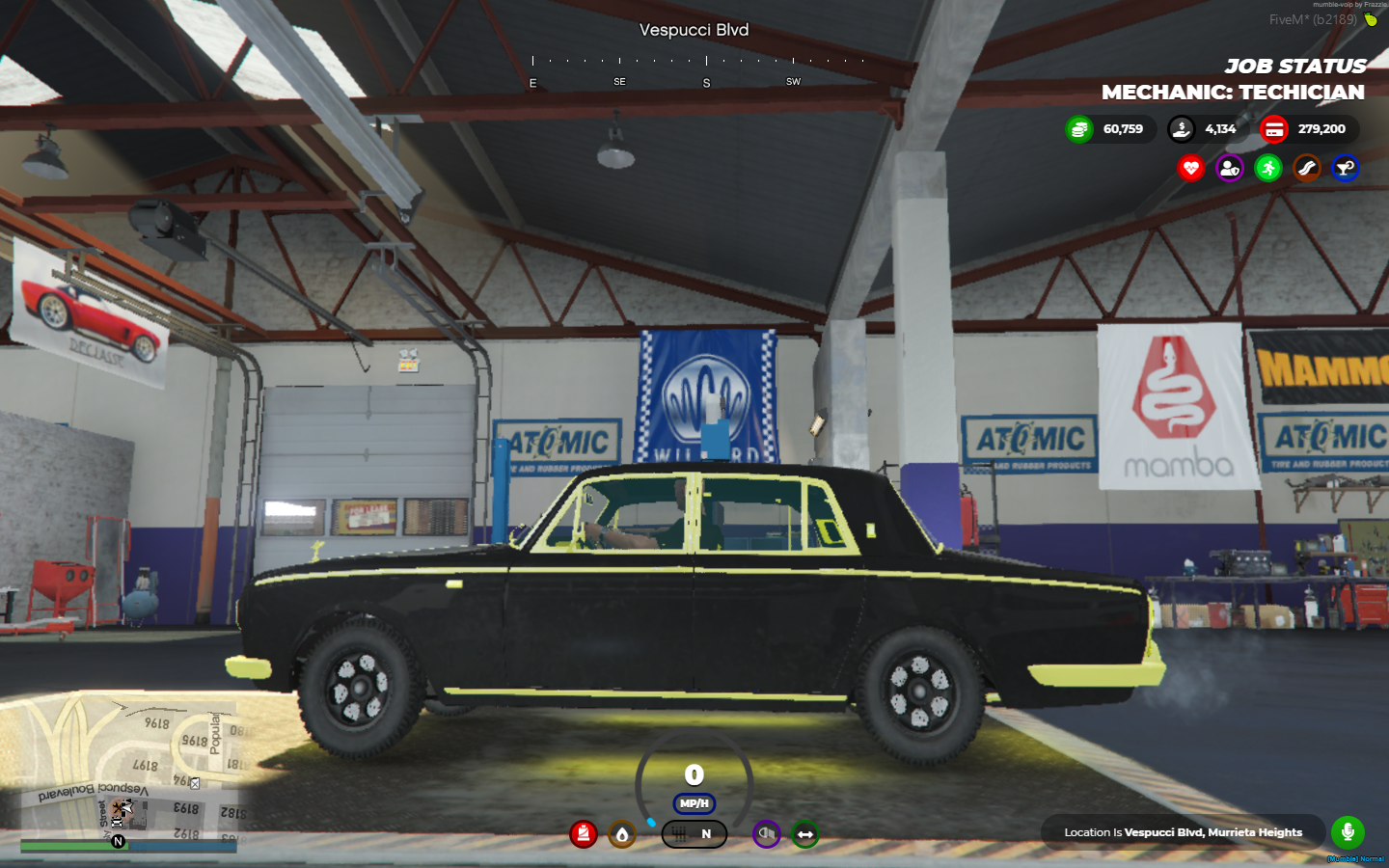The height and width of the screenshot is (868, 1389).
Task: Click the blue speedometer MP/H badge
Action: 694,801
